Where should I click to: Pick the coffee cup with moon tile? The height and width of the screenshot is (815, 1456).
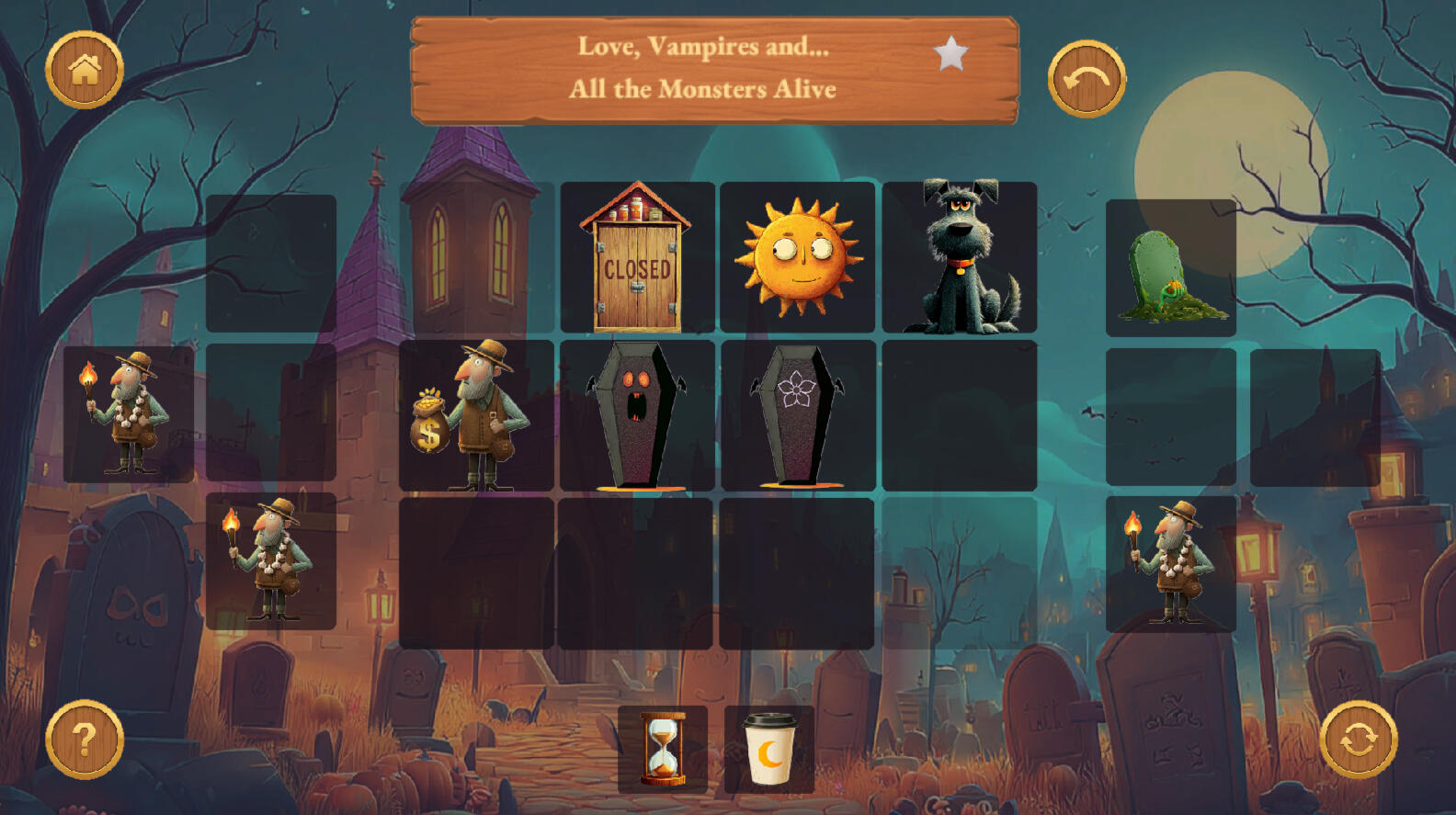pos(769,749)
